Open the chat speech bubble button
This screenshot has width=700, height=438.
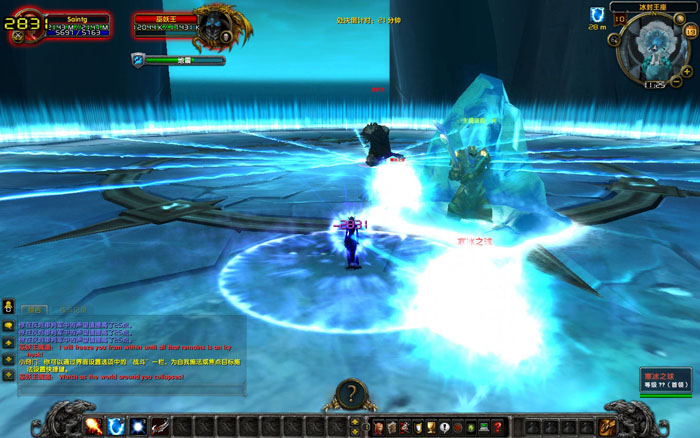point(8,325)
